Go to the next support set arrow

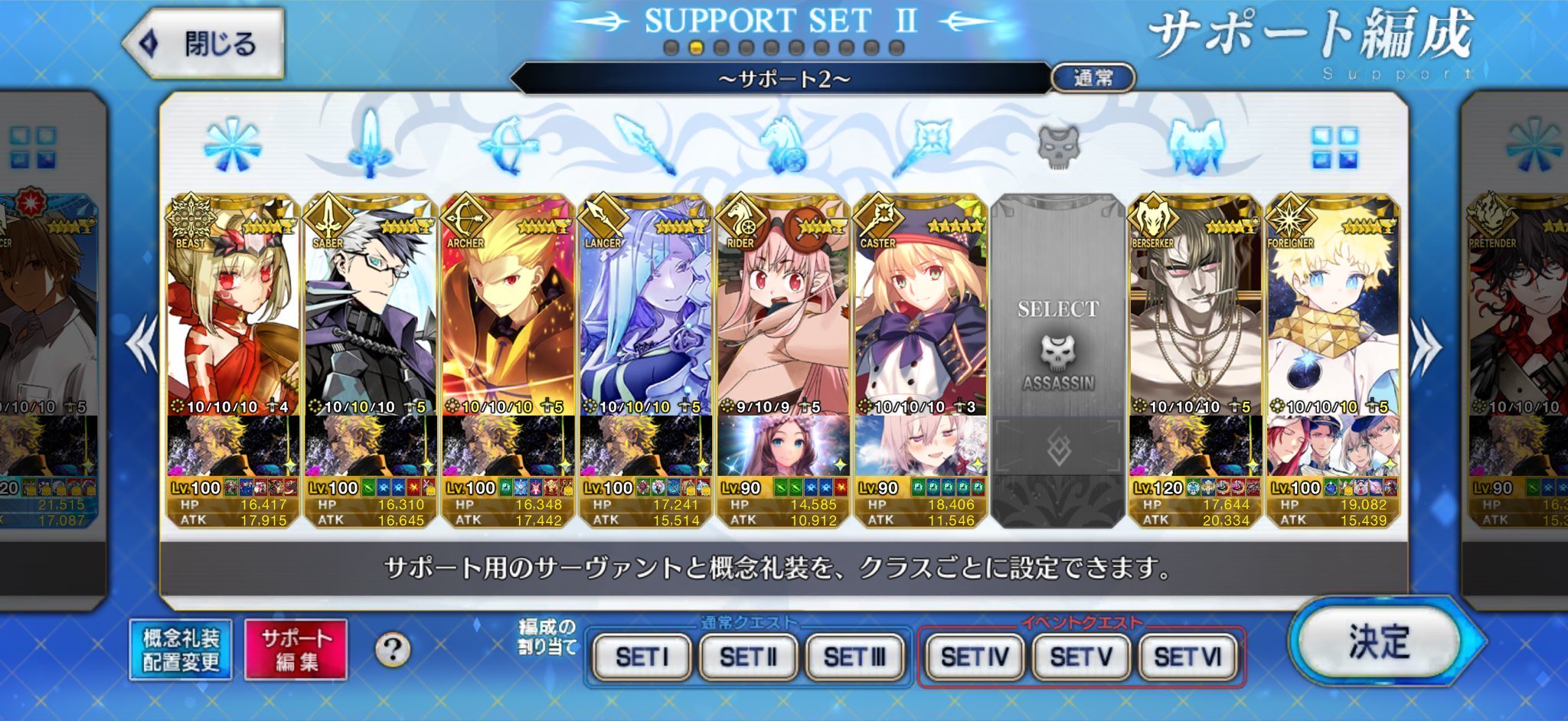coord(1427,348)
